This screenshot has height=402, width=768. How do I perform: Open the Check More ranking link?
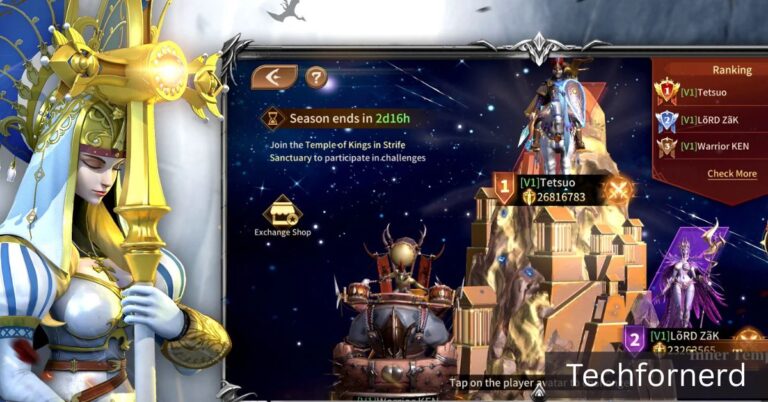pos(732,174)
